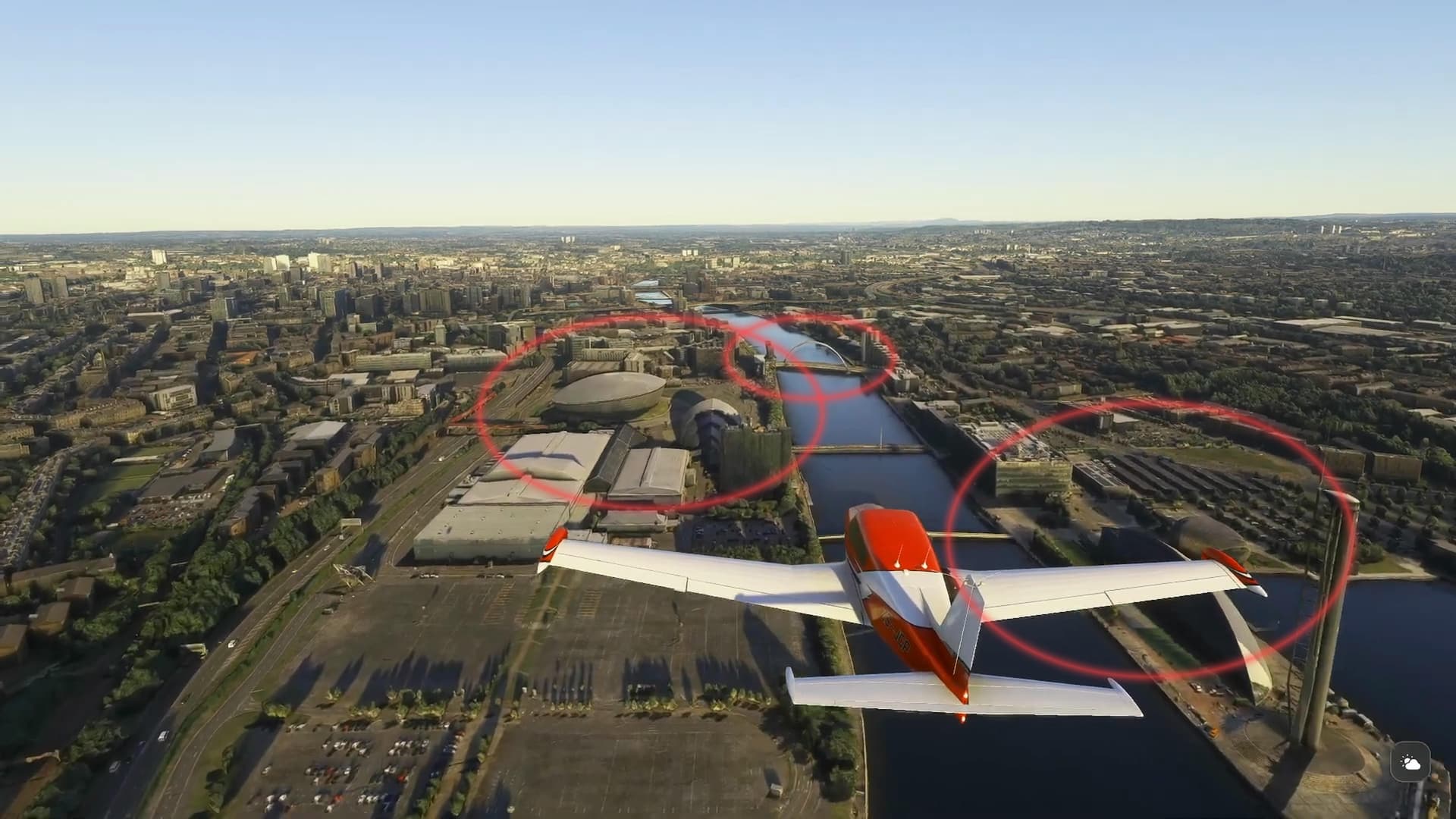This screenshot has height=819, width=1456.
Task: Click the sun portion of the weather icon
Action: [x=1407, y=758]
